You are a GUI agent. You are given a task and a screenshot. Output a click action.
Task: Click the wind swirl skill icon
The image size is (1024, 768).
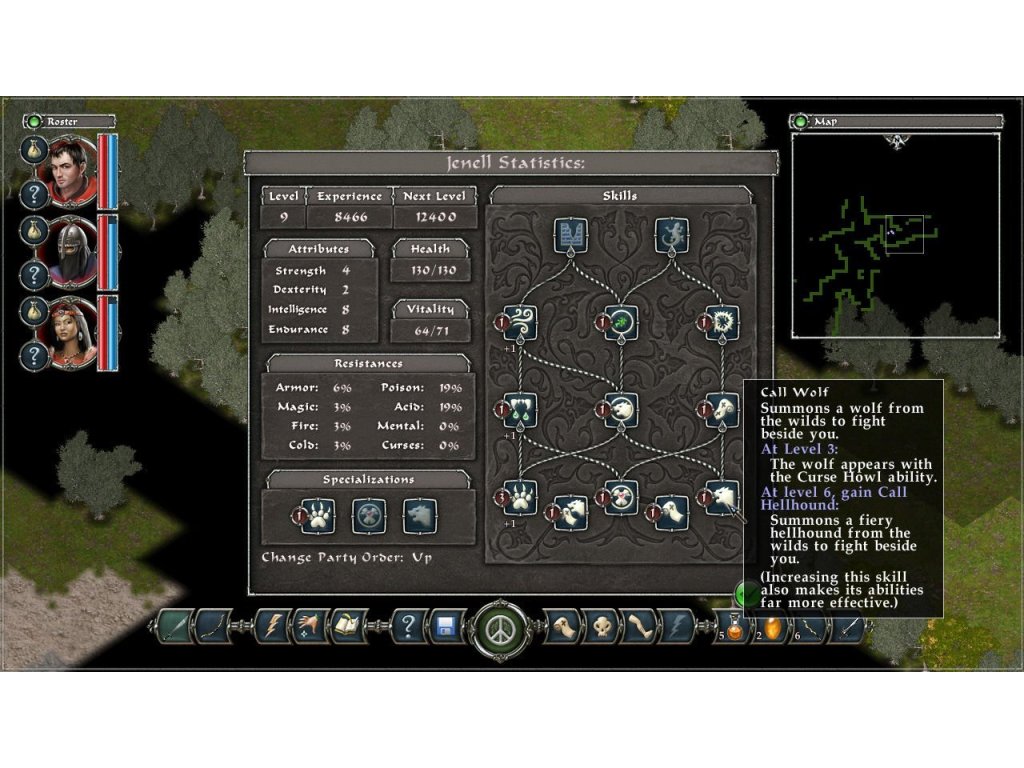click(x=521, y=322)
